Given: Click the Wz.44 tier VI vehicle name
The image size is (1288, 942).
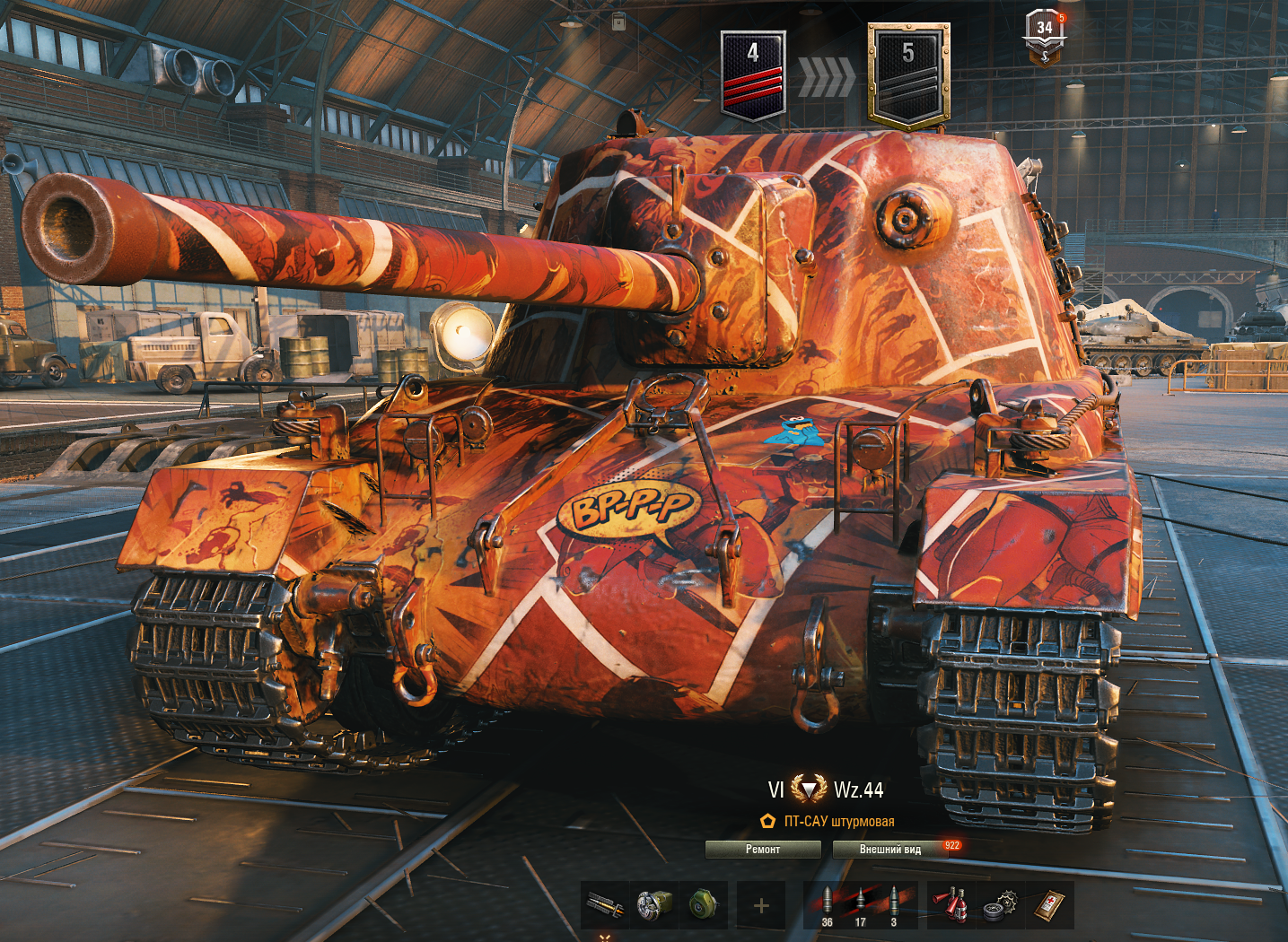Looking at the screenshot, I should tap(858, 789).
